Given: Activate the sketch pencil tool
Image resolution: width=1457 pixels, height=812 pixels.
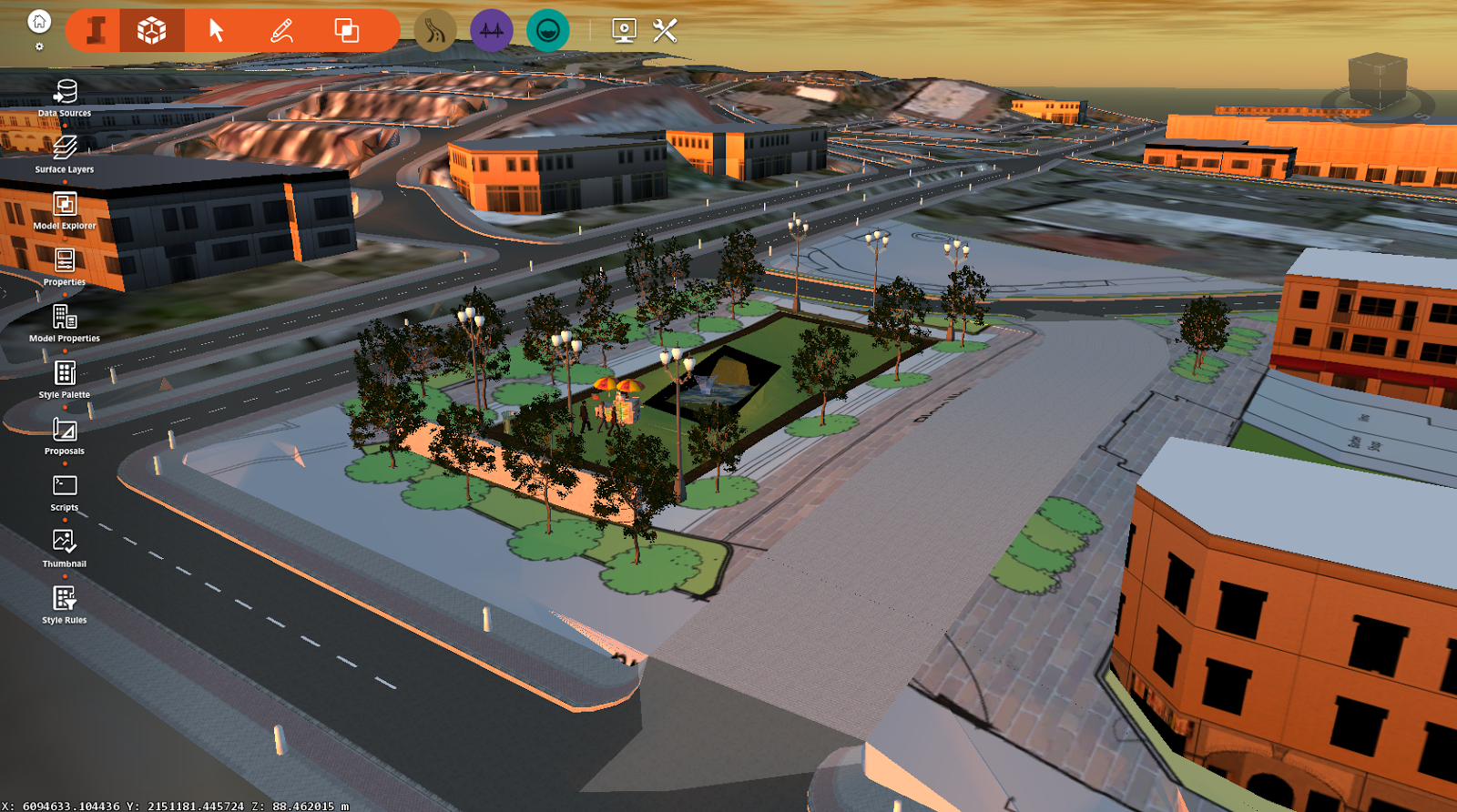Looking at the screenshot, I should [x=280, y=28].
